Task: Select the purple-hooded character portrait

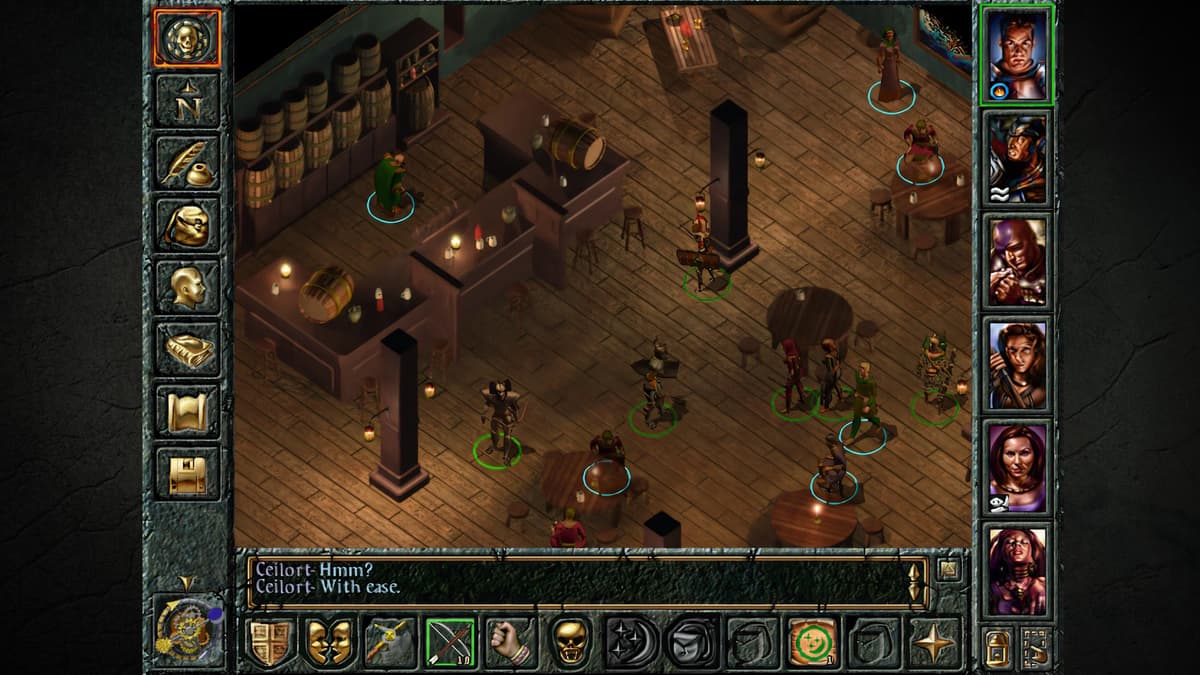Action: pos(1017,260)
